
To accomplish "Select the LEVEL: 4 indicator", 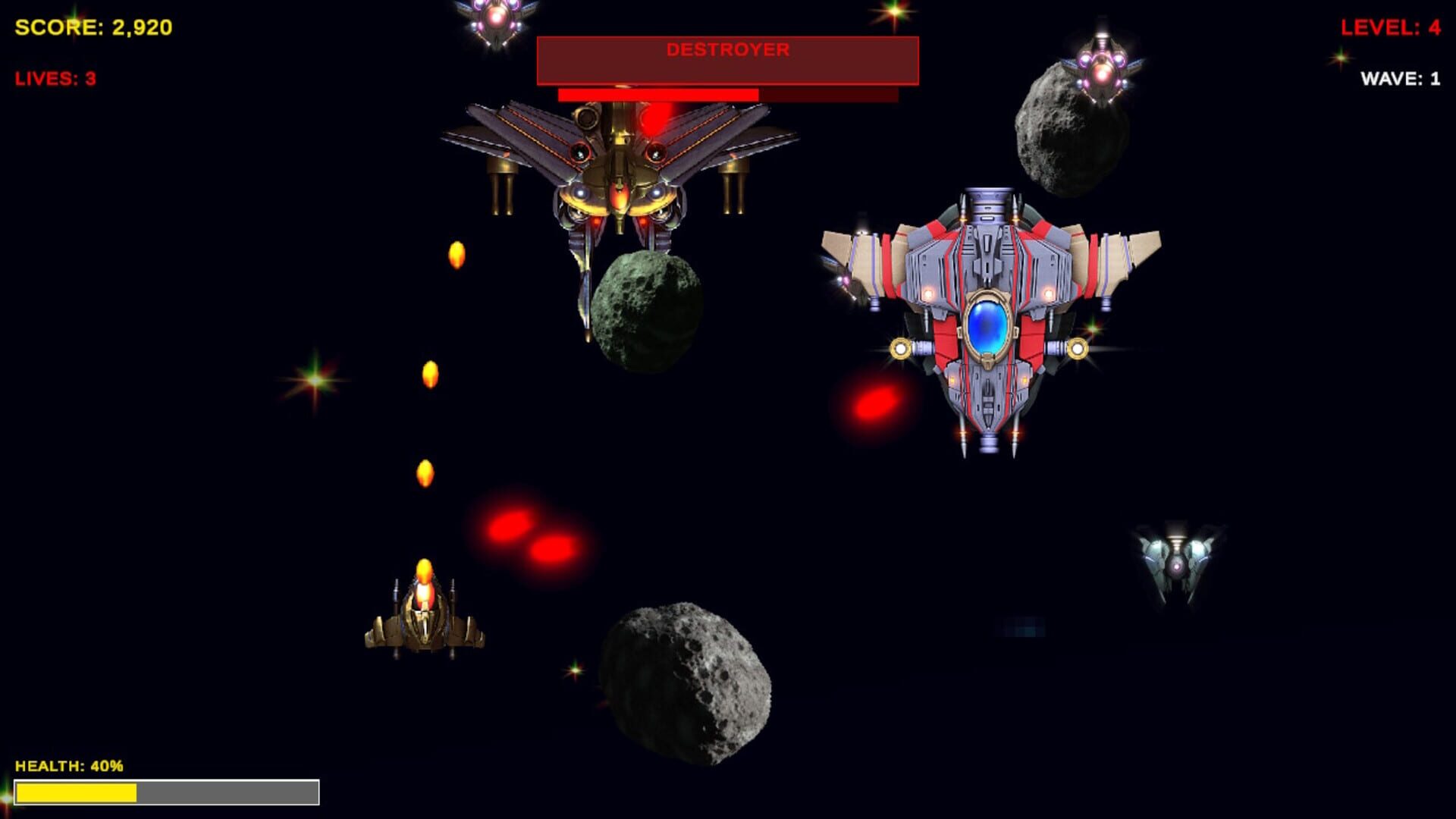I will pyautogui.click(x=1391, y=27).
